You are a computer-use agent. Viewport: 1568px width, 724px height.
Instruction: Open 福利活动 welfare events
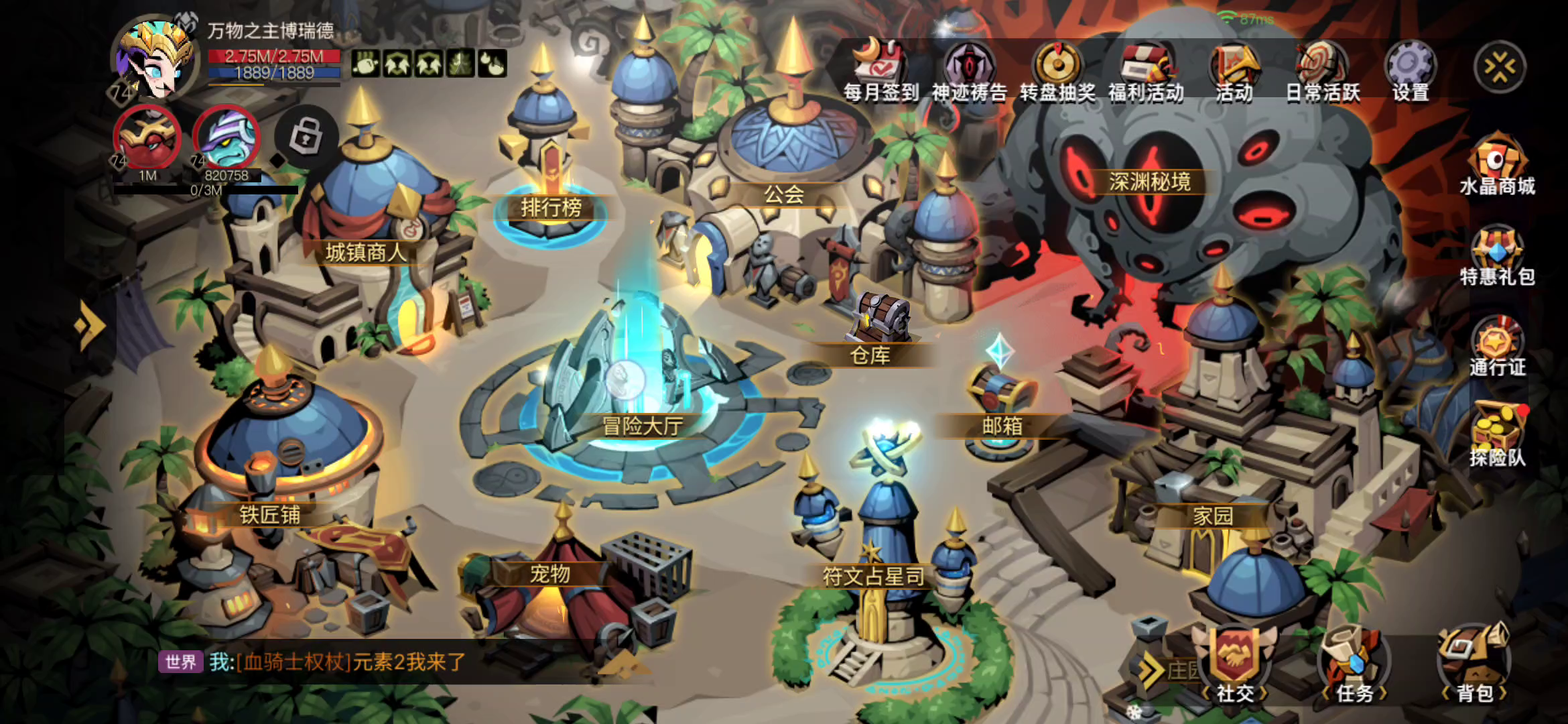tap(1146, 70)
